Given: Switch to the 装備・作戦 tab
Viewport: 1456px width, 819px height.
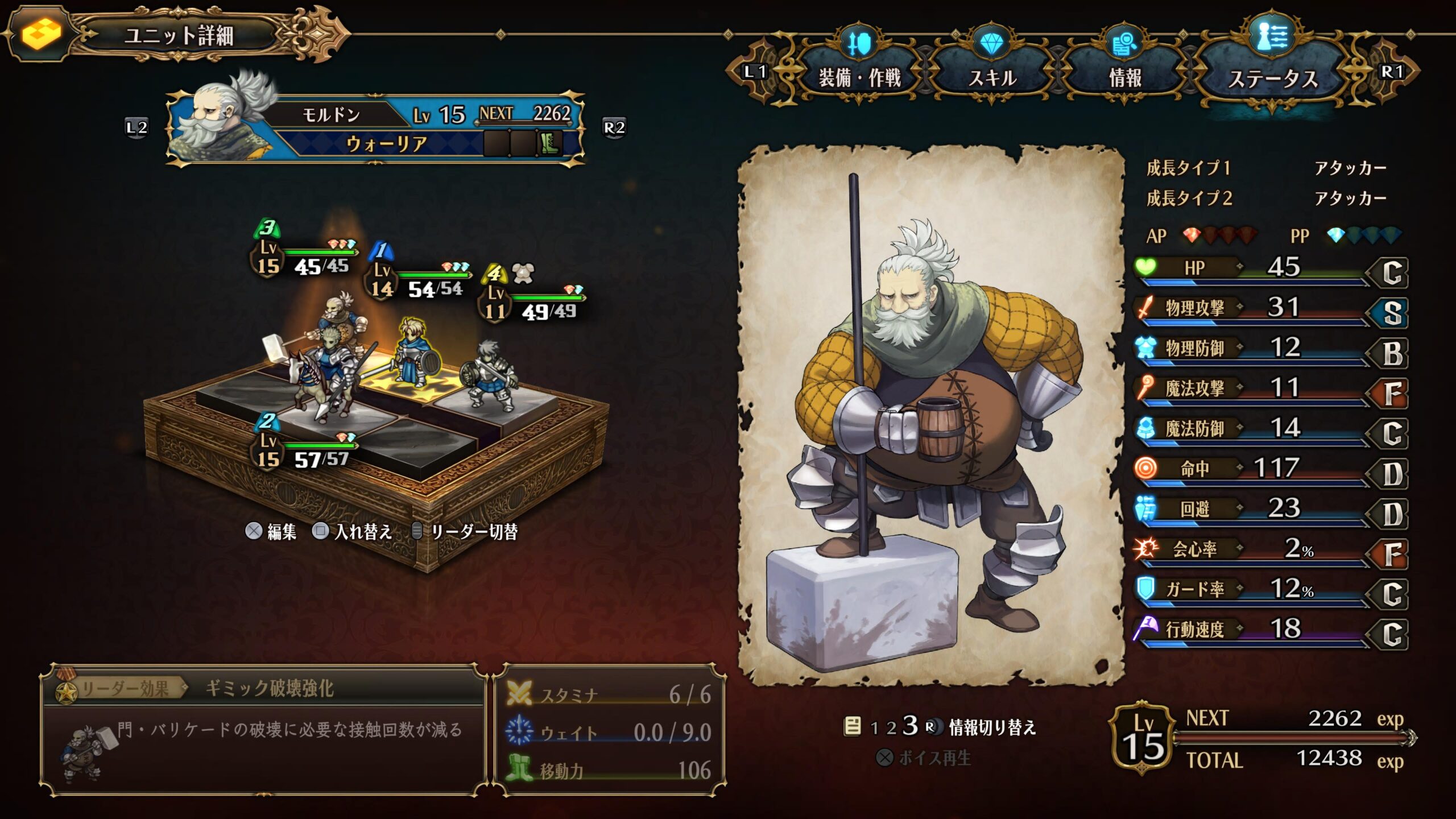Looking at the screenshot, I should tap(859, 77).
